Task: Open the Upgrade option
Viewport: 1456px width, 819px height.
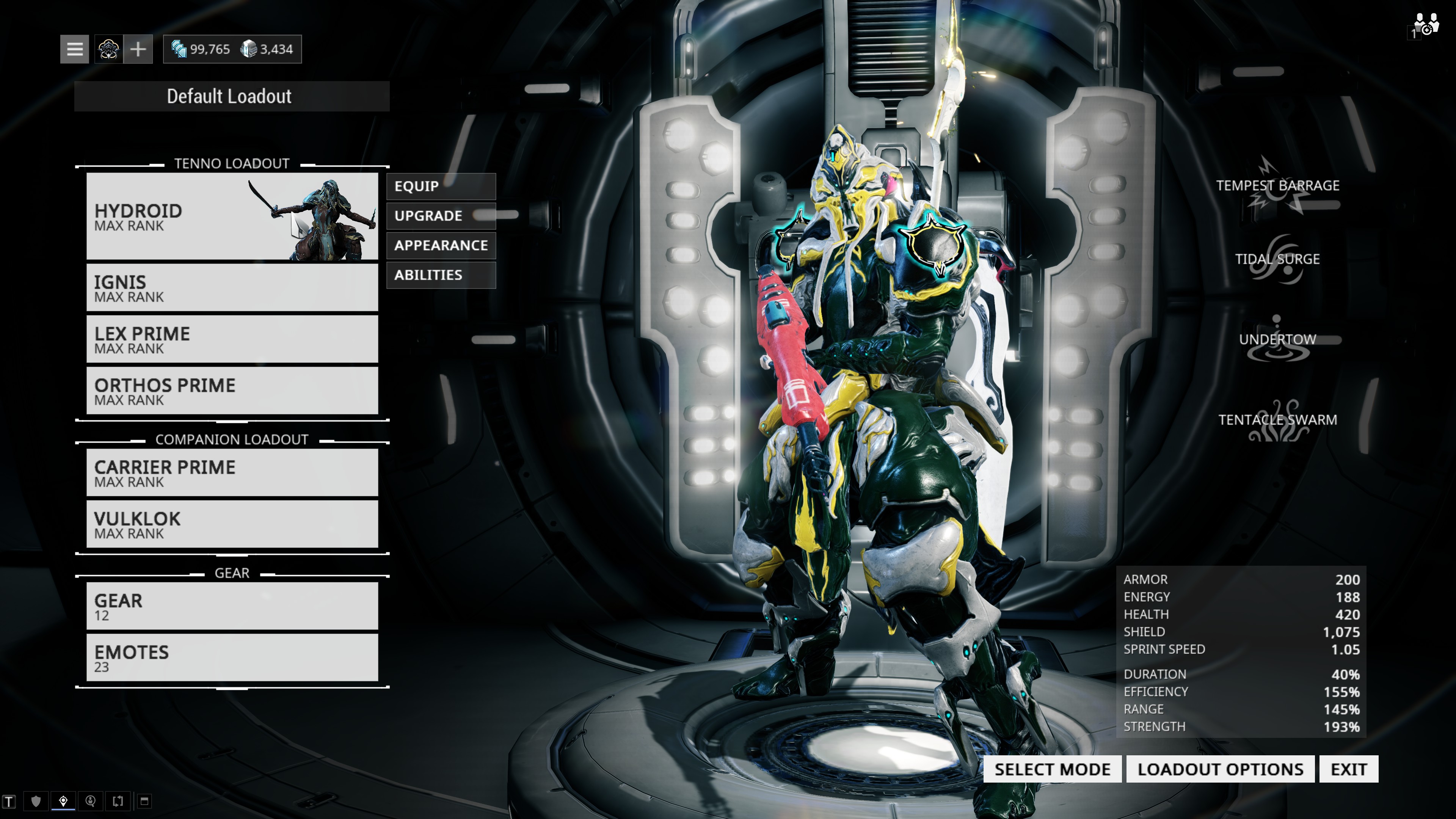Action: pyautogui.click(x=441, y=216)
